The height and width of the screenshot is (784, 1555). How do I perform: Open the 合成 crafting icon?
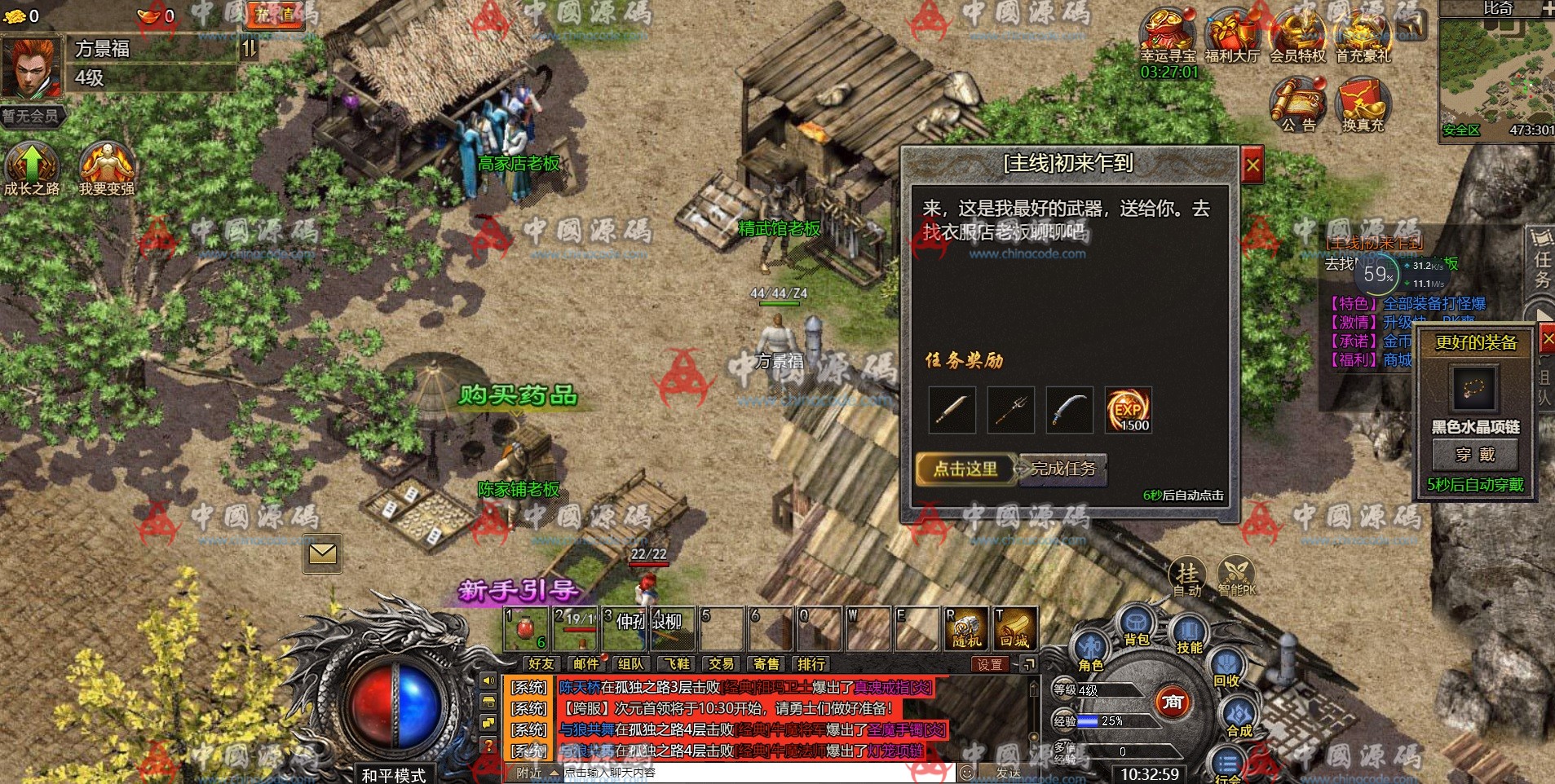pyautogui.click(x=1239, y=717)
